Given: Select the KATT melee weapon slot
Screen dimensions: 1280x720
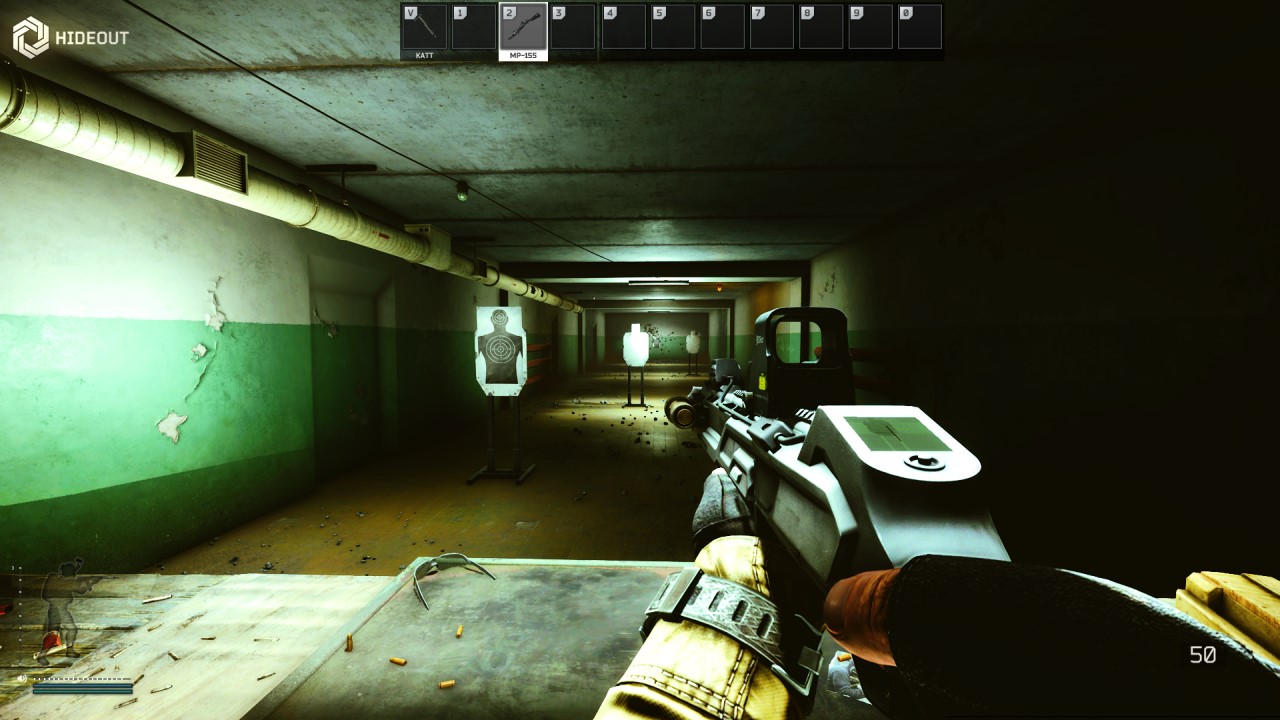Looking at the screenshot, I should 423,27.
